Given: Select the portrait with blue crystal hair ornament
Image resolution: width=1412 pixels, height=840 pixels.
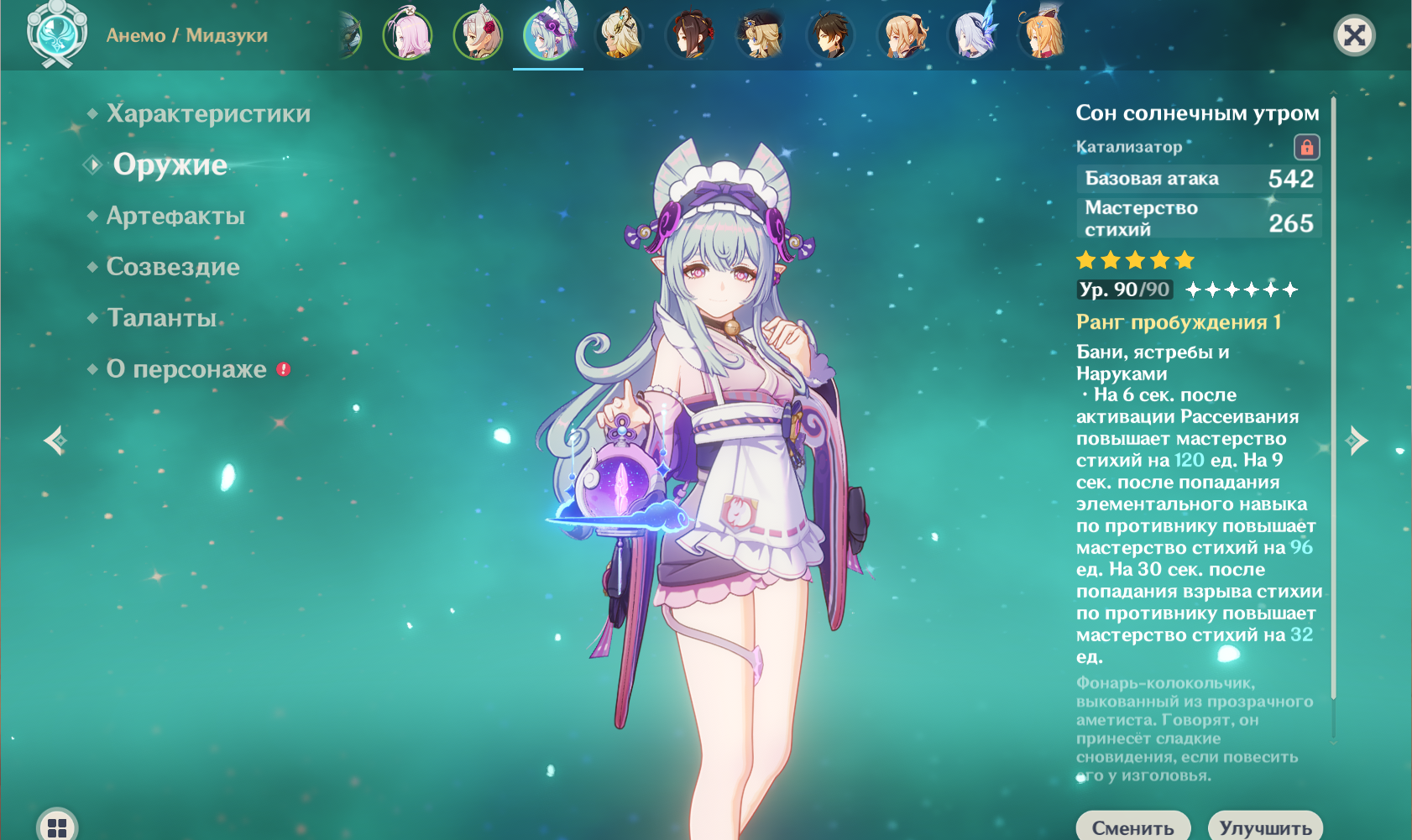Looking at the screenshot, I should [x=972, y=35].
